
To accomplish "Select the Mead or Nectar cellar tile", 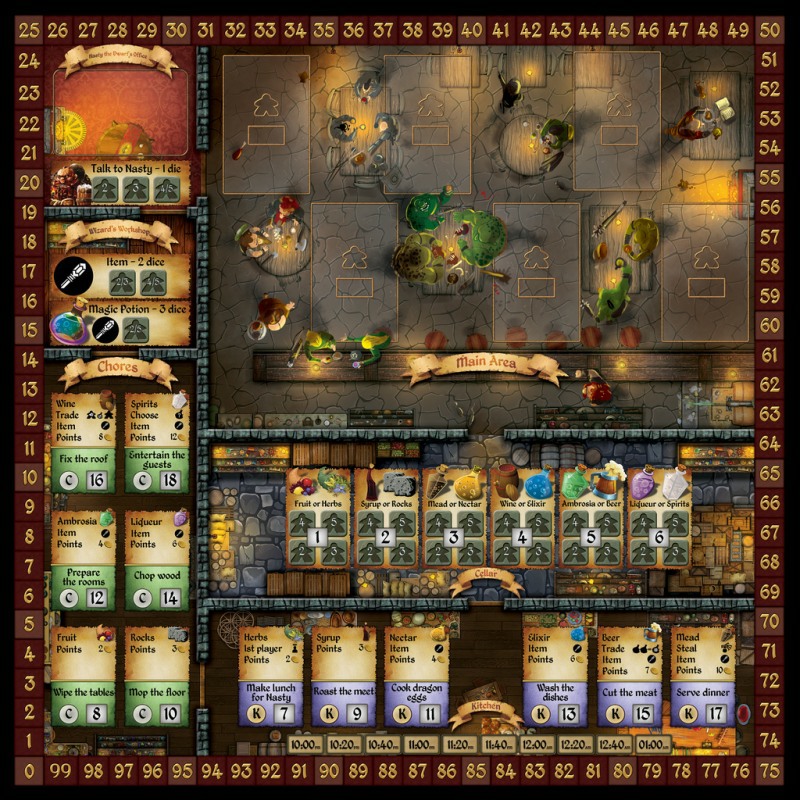I will click(x=454, y=522).
